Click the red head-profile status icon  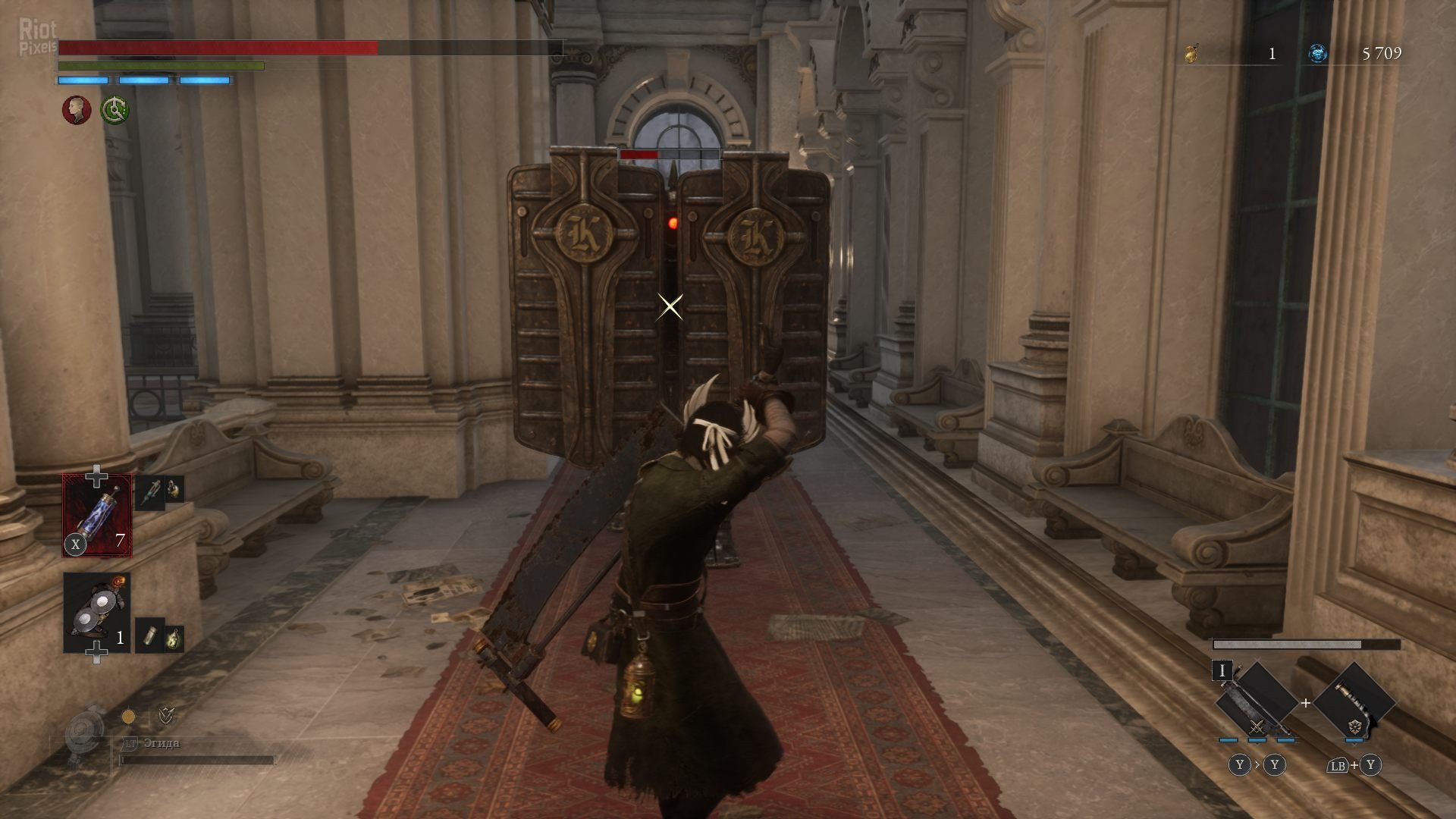pyautogui.click(x=76, y=110)
